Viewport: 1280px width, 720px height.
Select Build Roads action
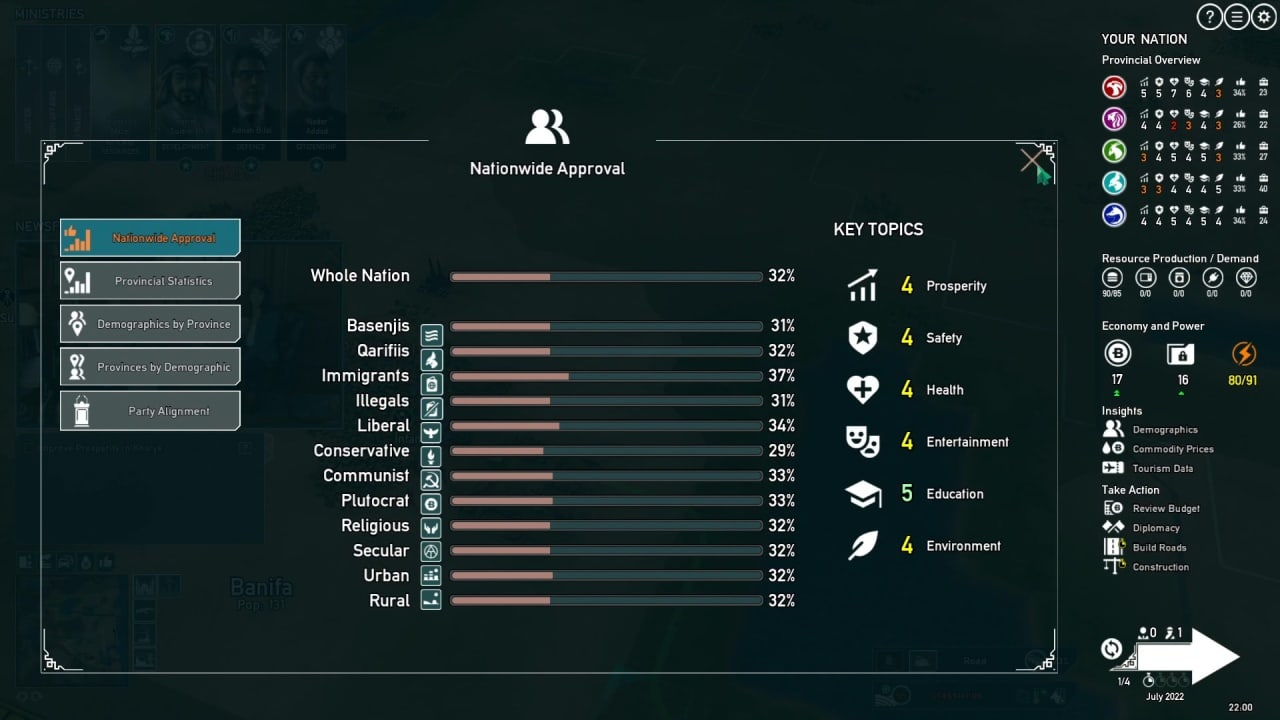1159,548
